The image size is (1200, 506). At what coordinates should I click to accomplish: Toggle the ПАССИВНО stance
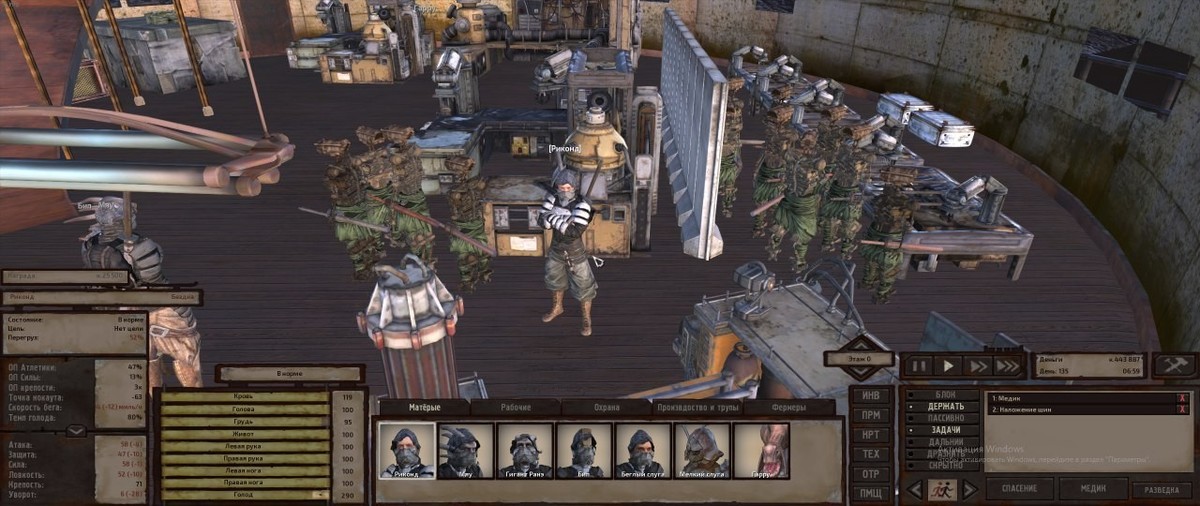point(946,418)
